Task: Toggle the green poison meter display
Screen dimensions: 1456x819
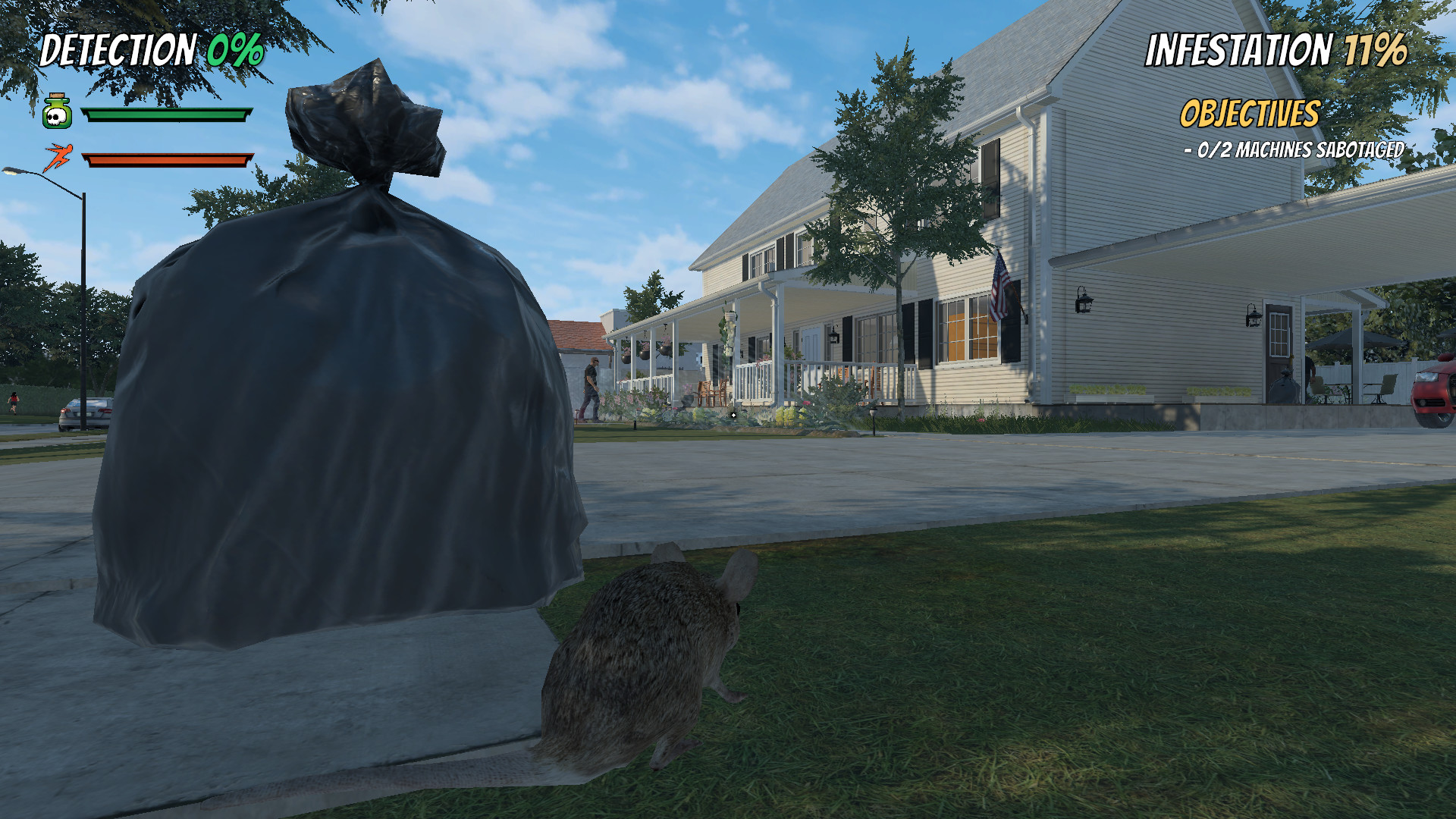Action: 168,115
